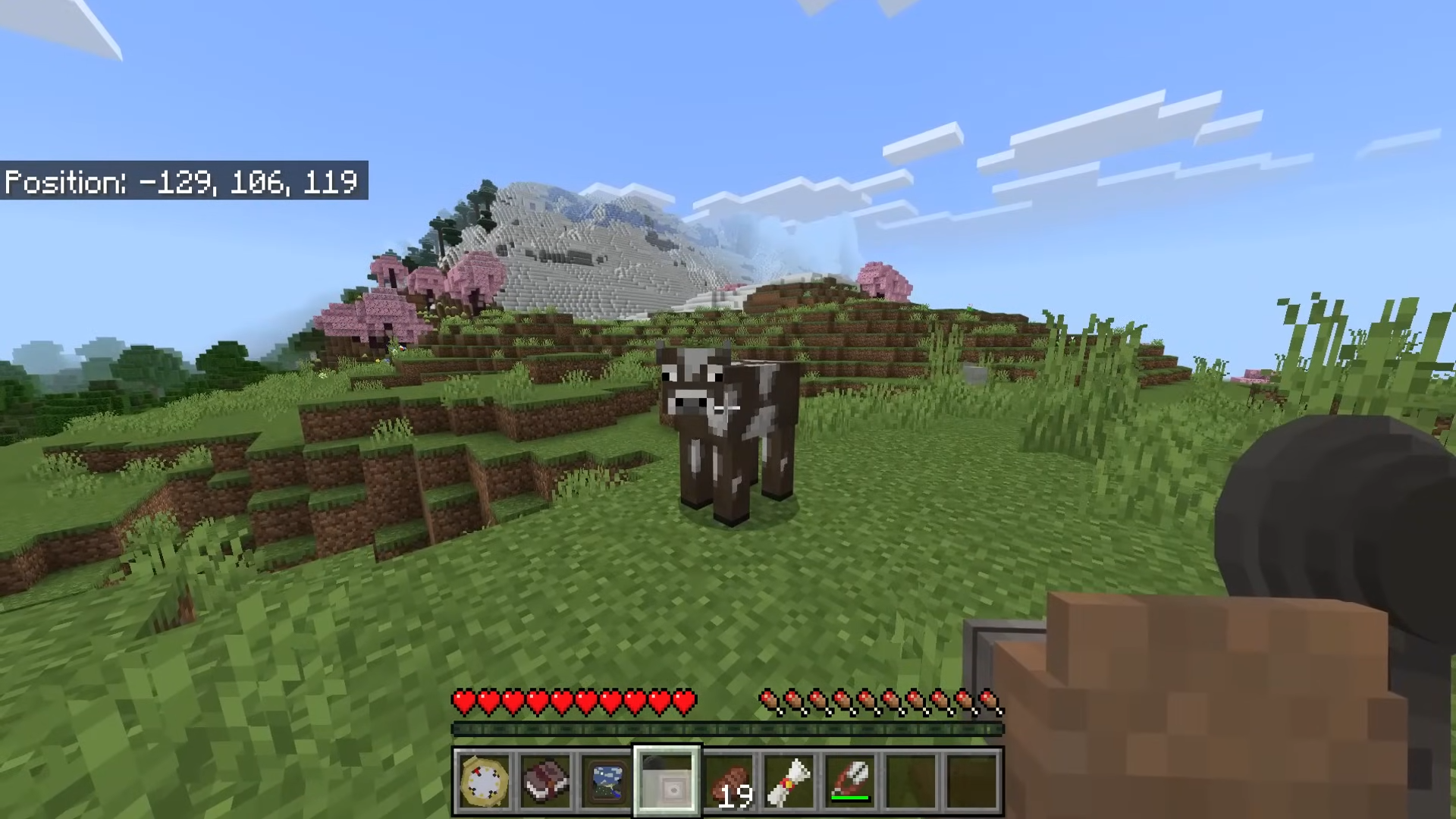Click the experience bar below the hearts
The width and height of the screenshot is (1456, 819).
728,729
